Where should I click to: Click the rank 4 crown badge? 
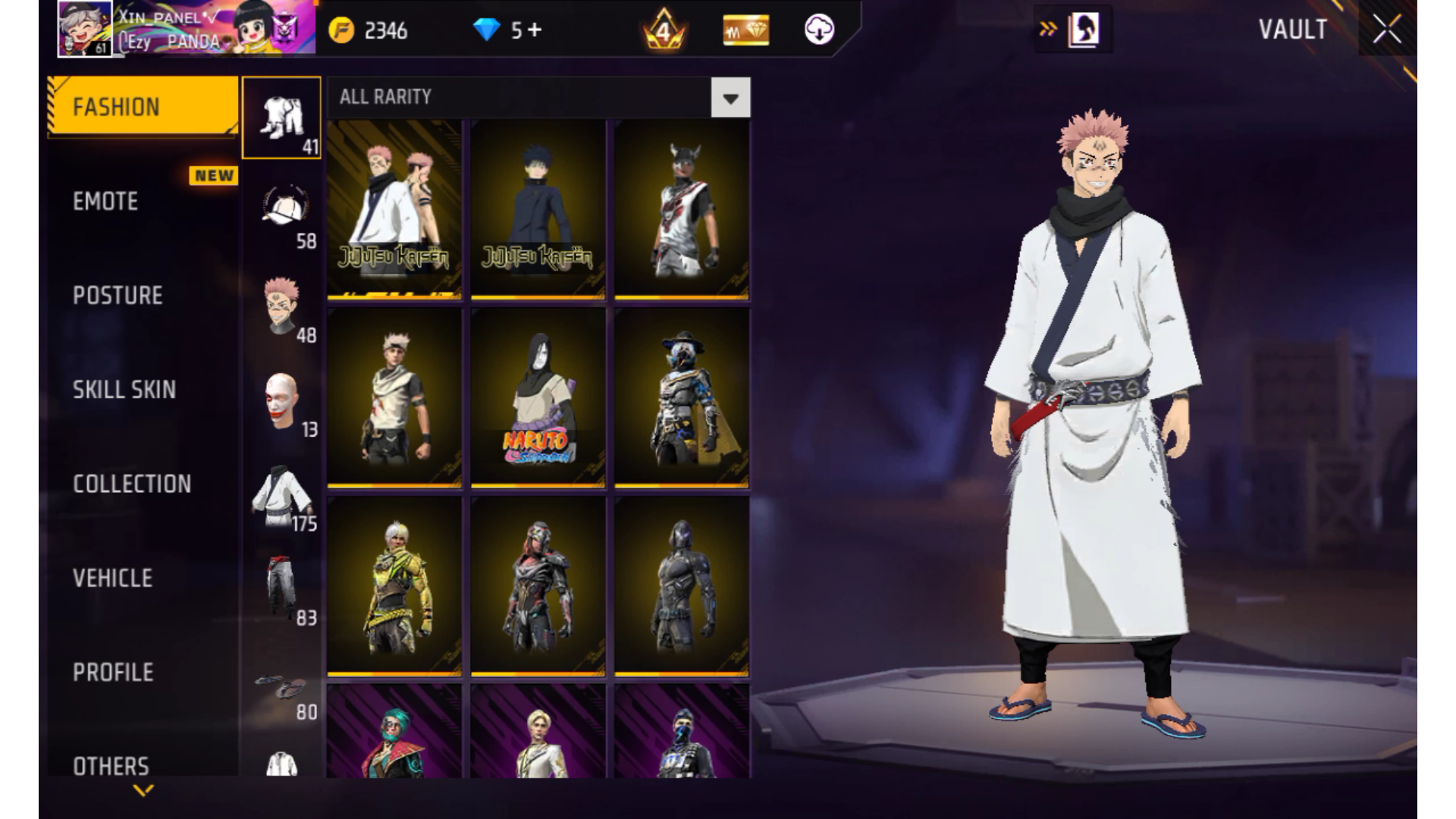click(x=664, y=30)
